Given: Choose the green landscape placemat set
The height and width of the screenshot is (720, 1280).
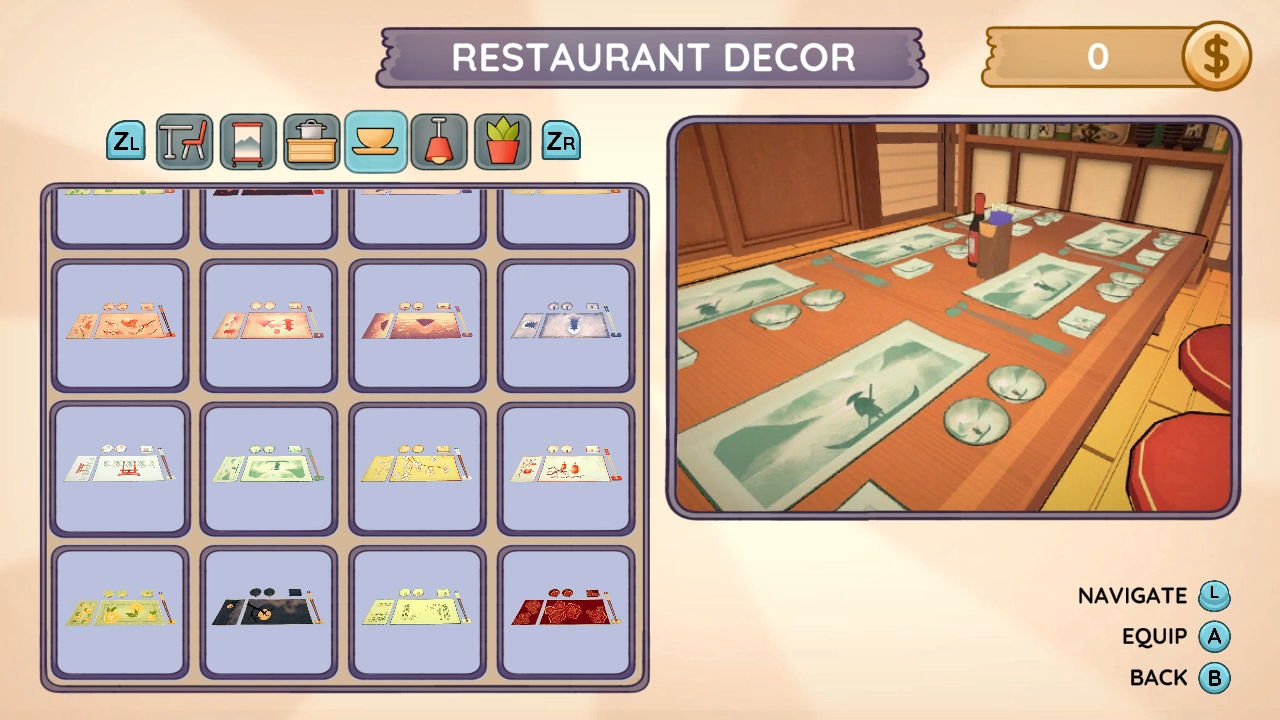Looking at the screenshot, I should pos(268,468).
